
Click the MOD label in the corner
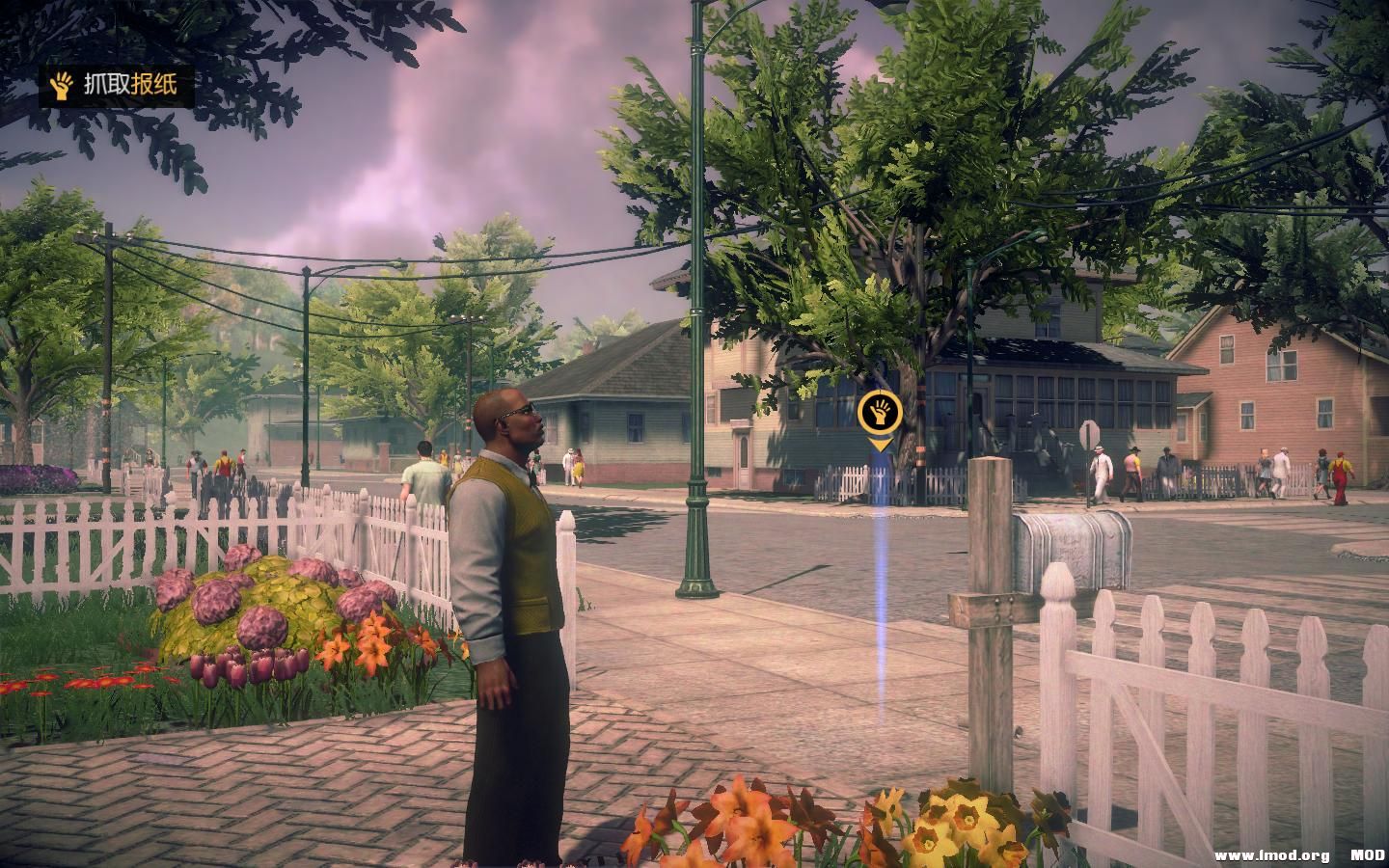pos(1347,854)
